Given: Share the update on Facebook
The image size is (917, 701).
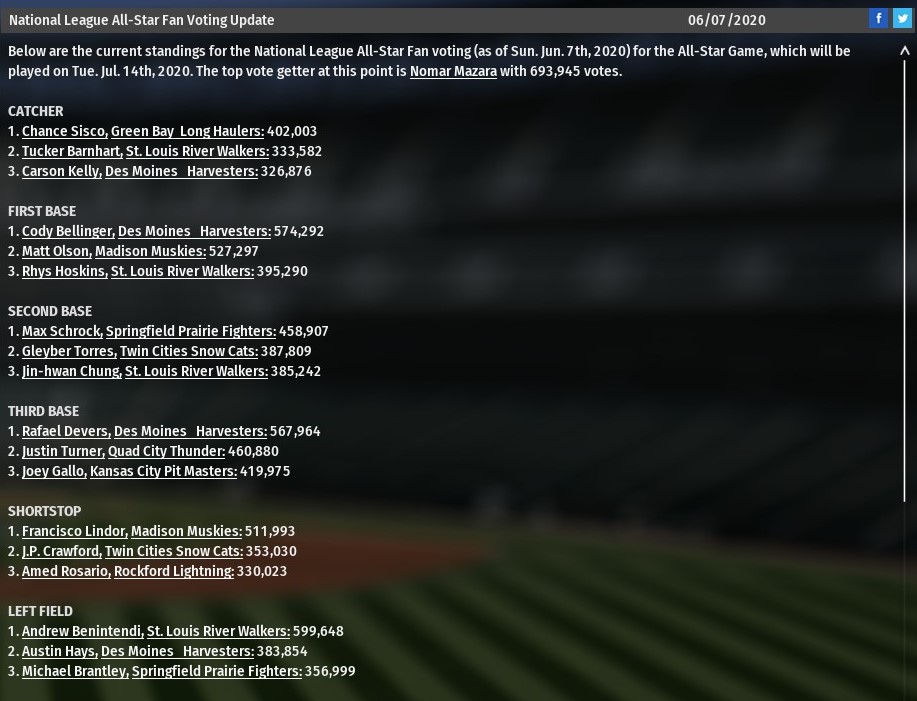Looking at the screenshot, I should coord(878,18).
